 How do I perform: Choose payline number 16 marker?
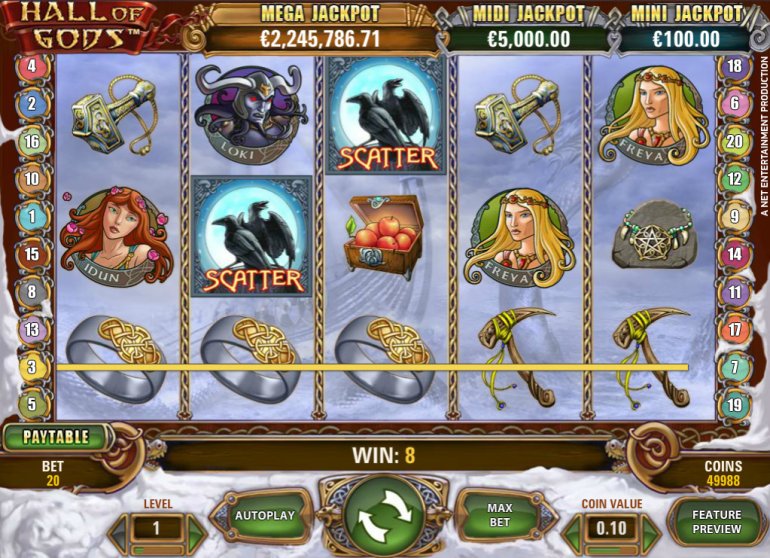coord(32,142)
